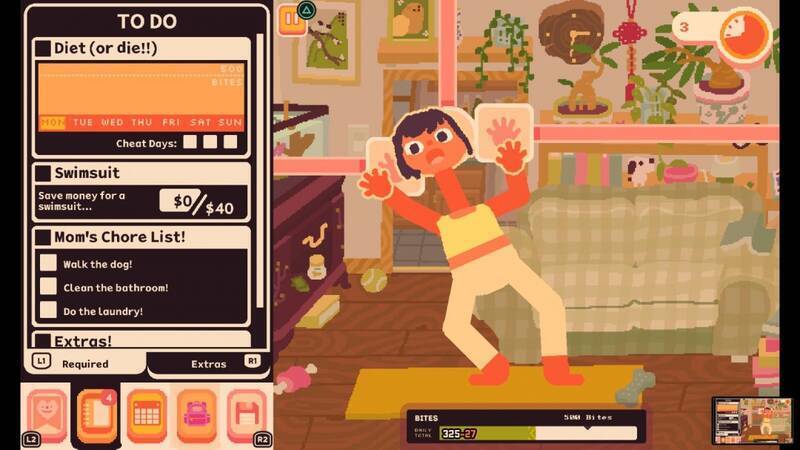Screen dimensions: 800x450
Task: Open the pink backpack menu icon
Action: coord(197,414)
